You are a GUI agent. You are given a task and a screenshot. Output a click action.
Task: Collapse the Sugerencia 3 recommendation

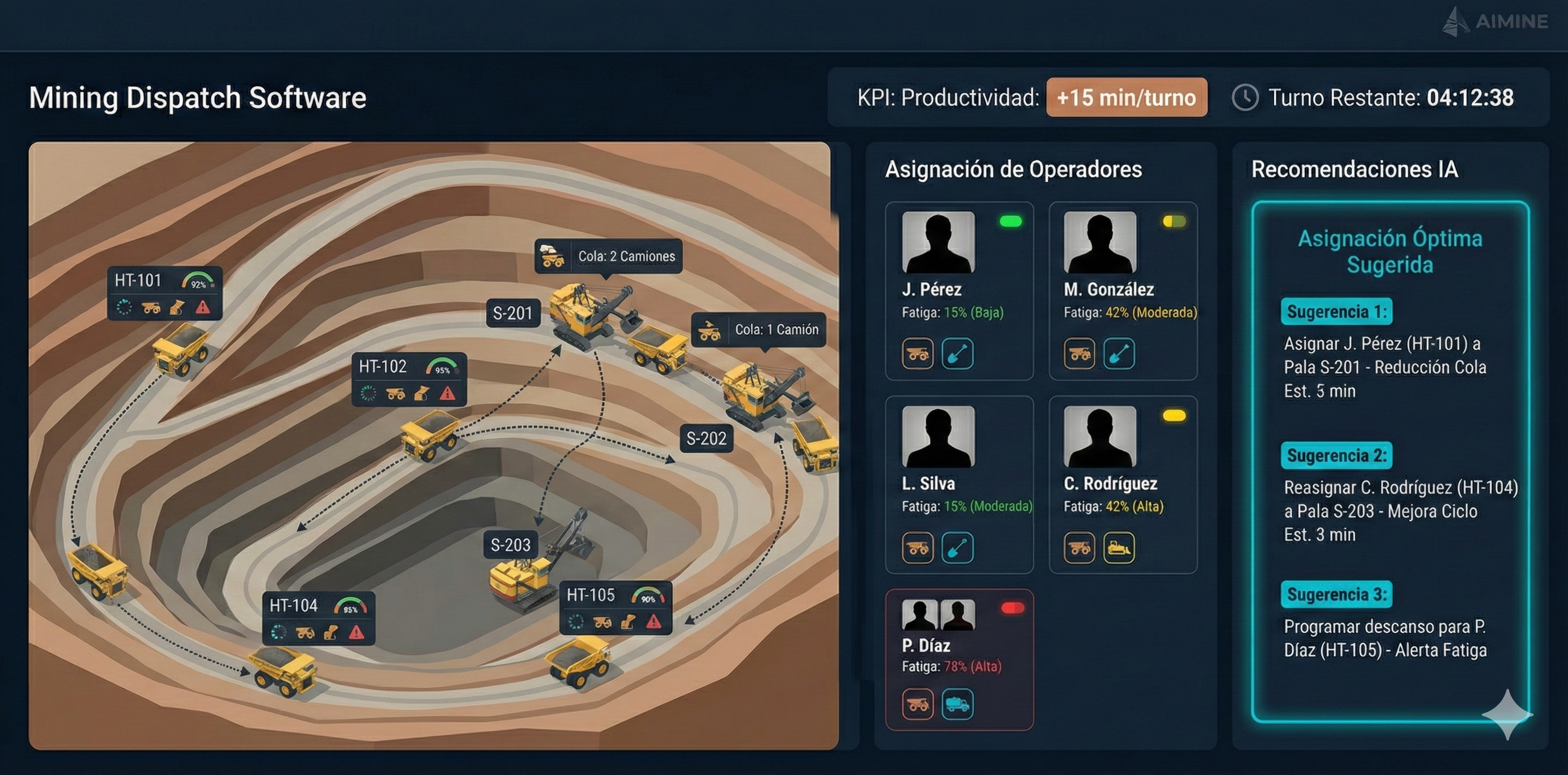tap(1336, 595)
